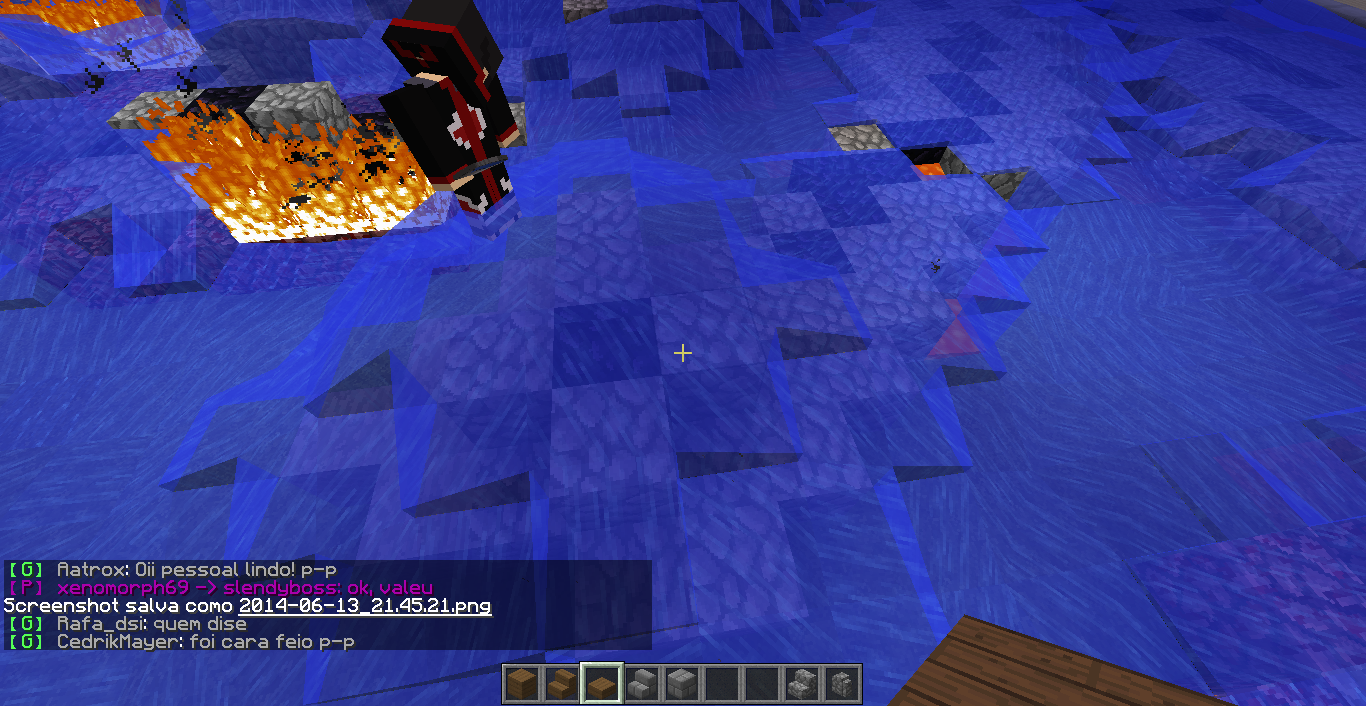Viewport: 1366px width, 706px height.
Task: Pick the stone bricks block slot
Action: (x=681, y=684)
